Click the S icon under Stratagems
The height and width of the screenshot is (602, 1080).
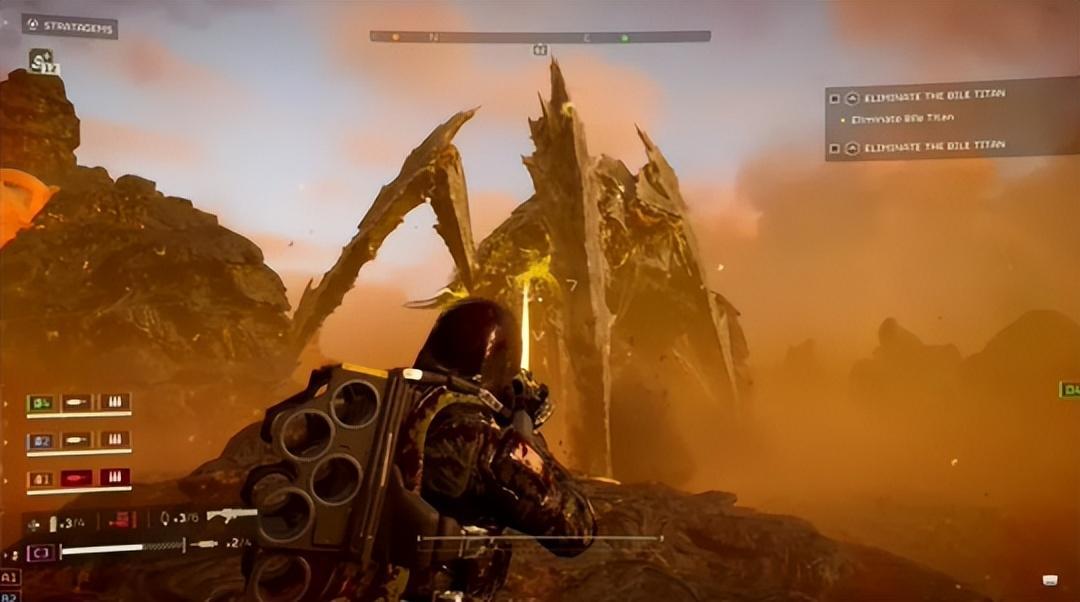pos(41,61)
